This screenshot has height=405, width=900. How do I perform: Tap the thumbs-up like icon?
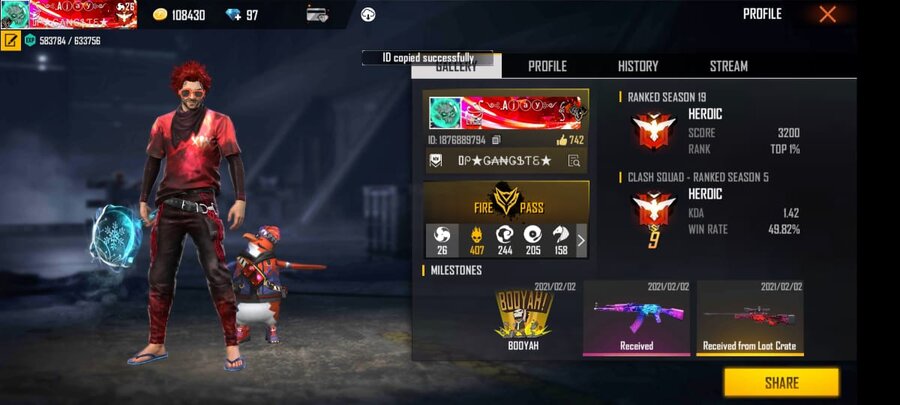click(561, 140)
